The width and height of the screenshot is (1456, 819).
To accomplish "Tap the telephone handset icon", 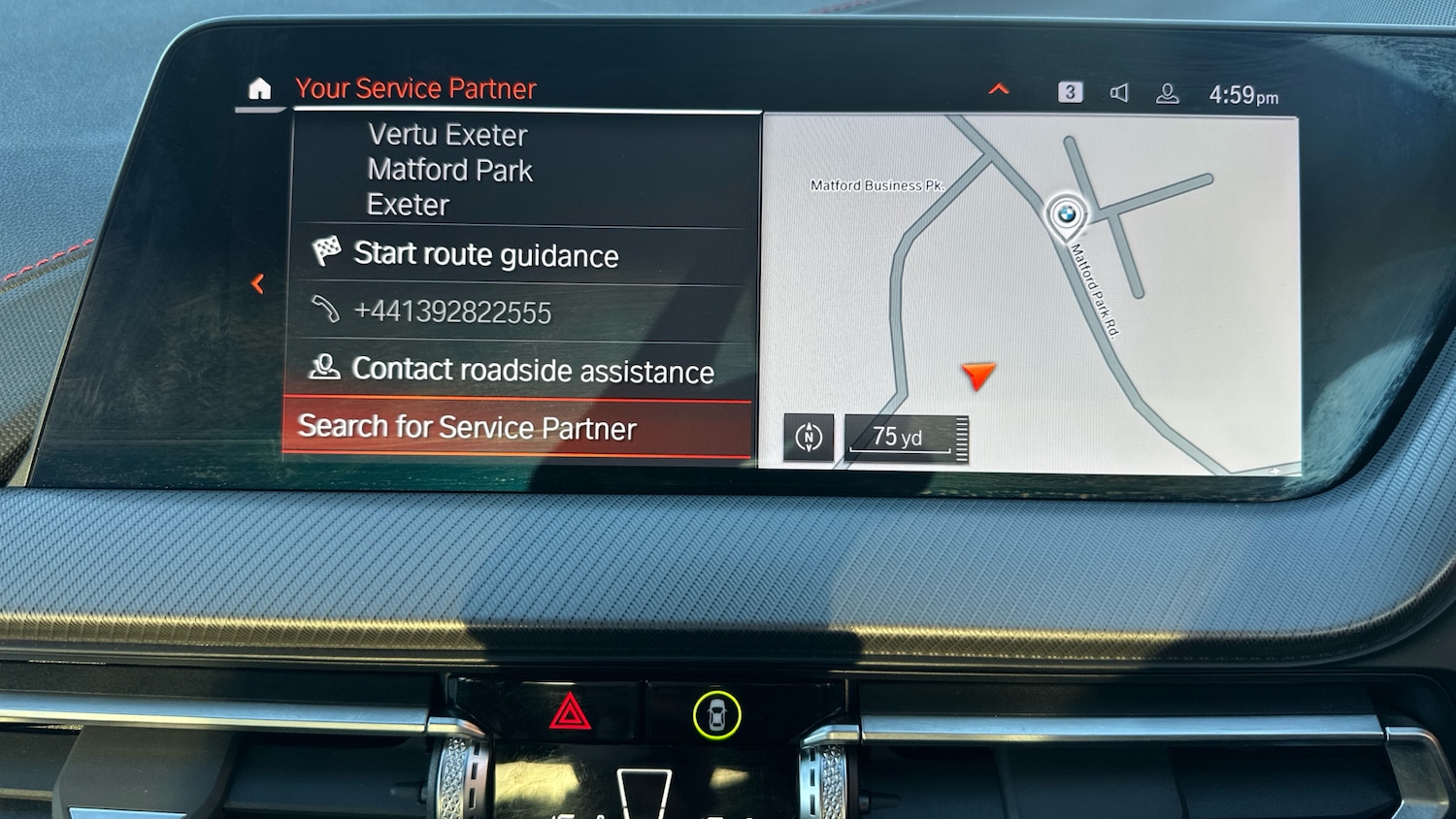I will tap(327, 310).
